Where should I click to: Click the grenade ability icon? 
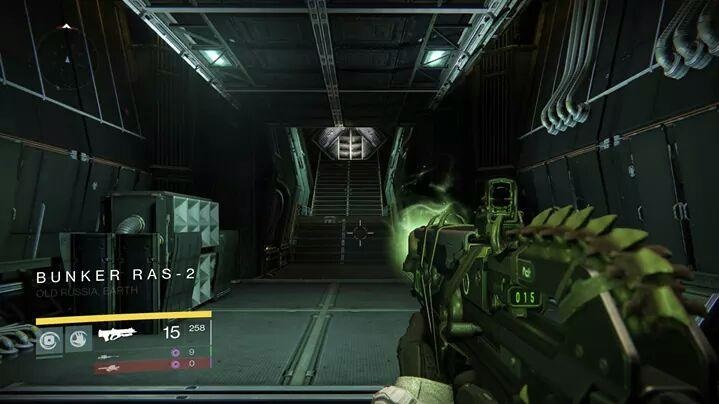click(50, 338)
